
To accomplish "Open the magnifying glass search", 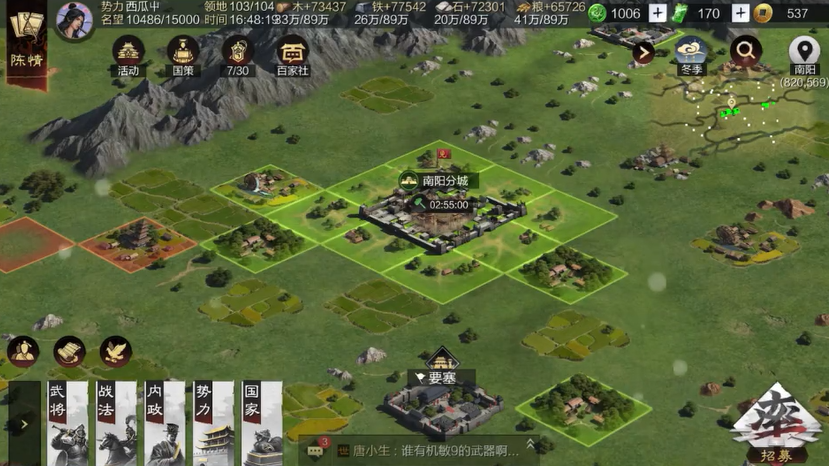I will click(x=745, y=50).
